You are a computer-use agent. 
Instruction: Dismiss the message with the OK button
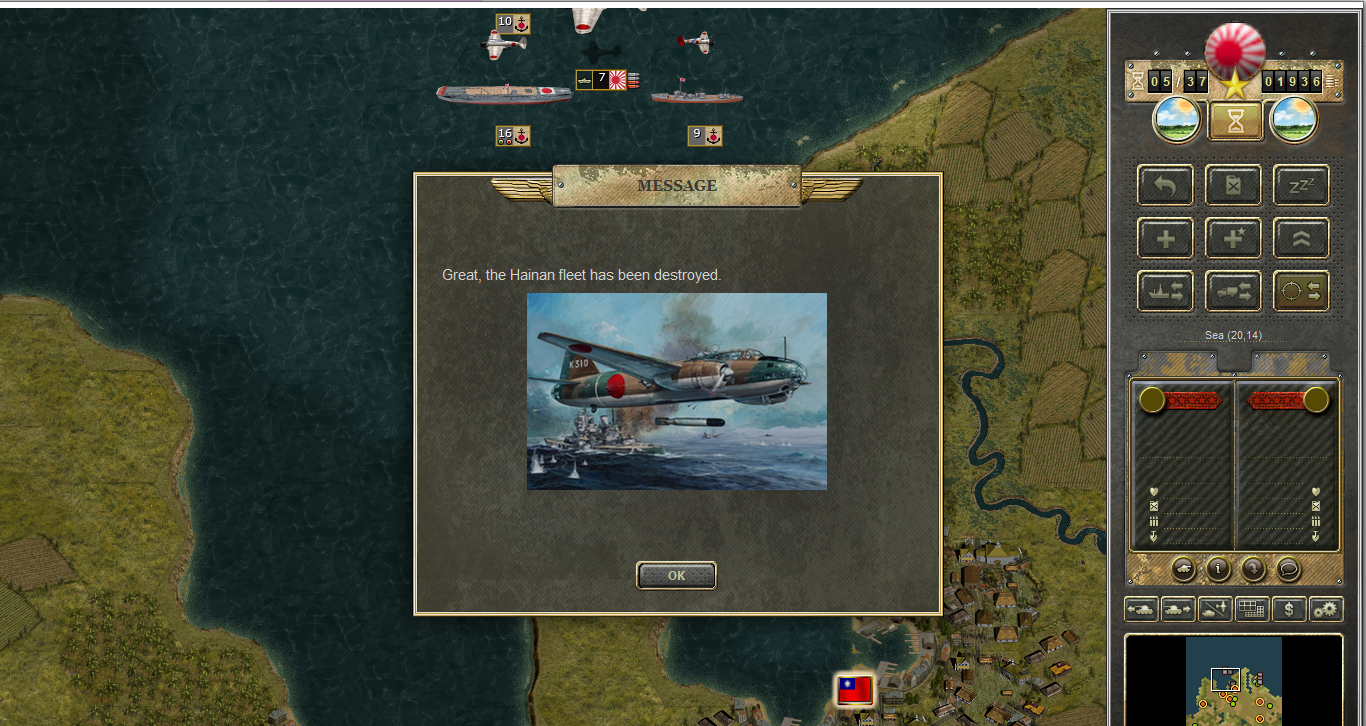click(676, 575)
